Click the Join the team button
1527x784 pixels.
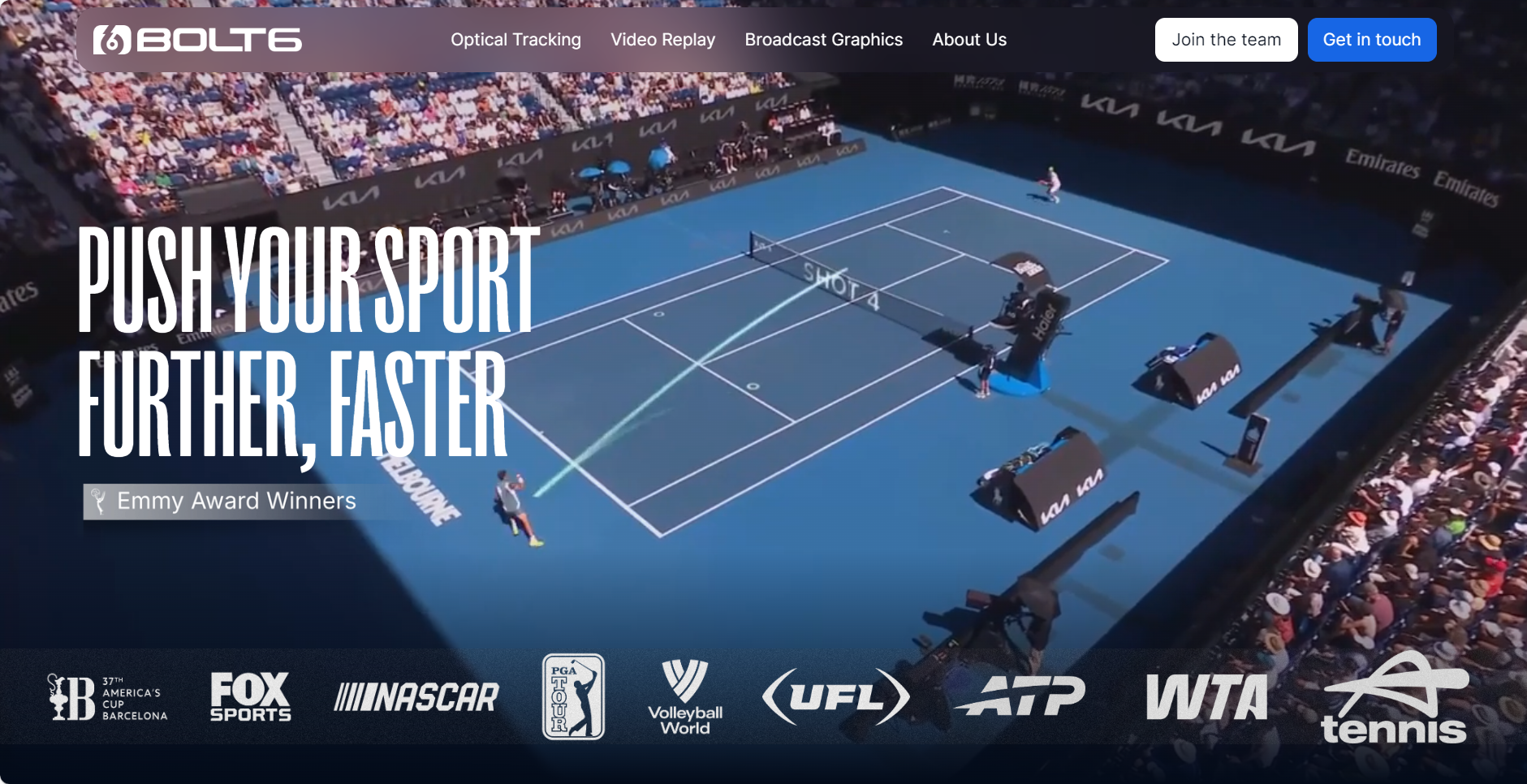(x=1226, y=40)
